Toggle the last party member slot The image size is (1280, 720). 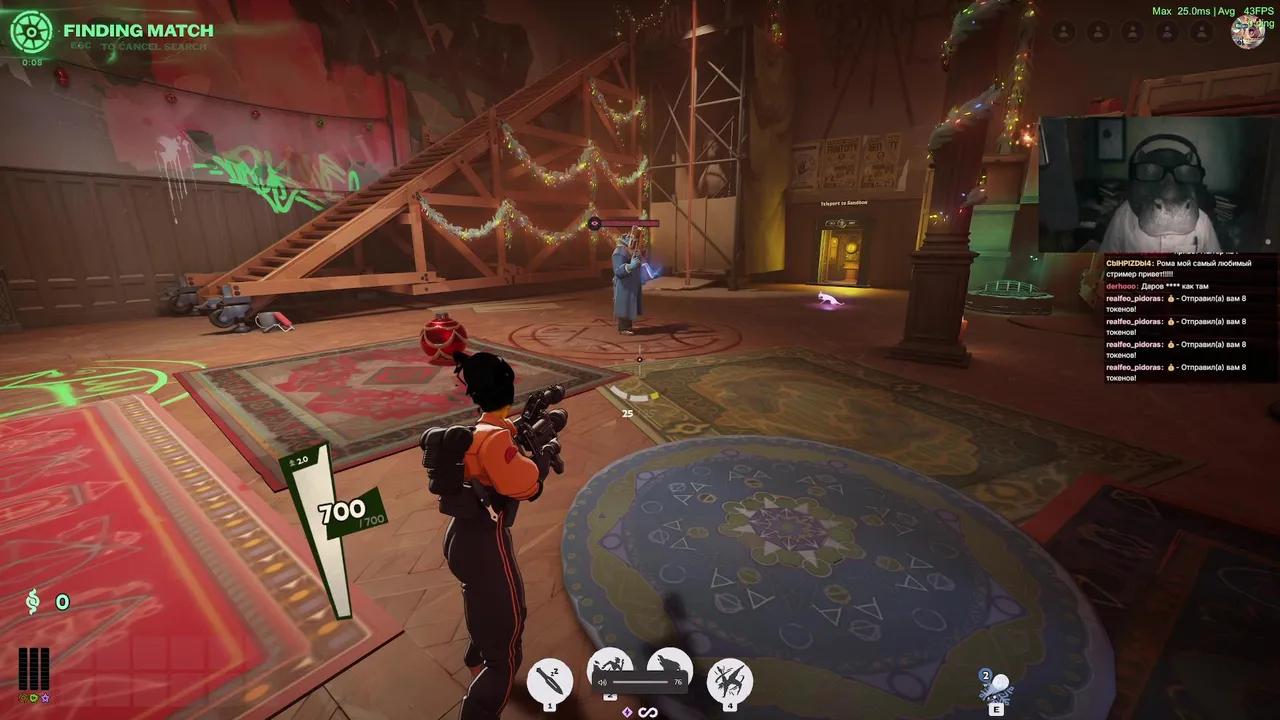1201,32
